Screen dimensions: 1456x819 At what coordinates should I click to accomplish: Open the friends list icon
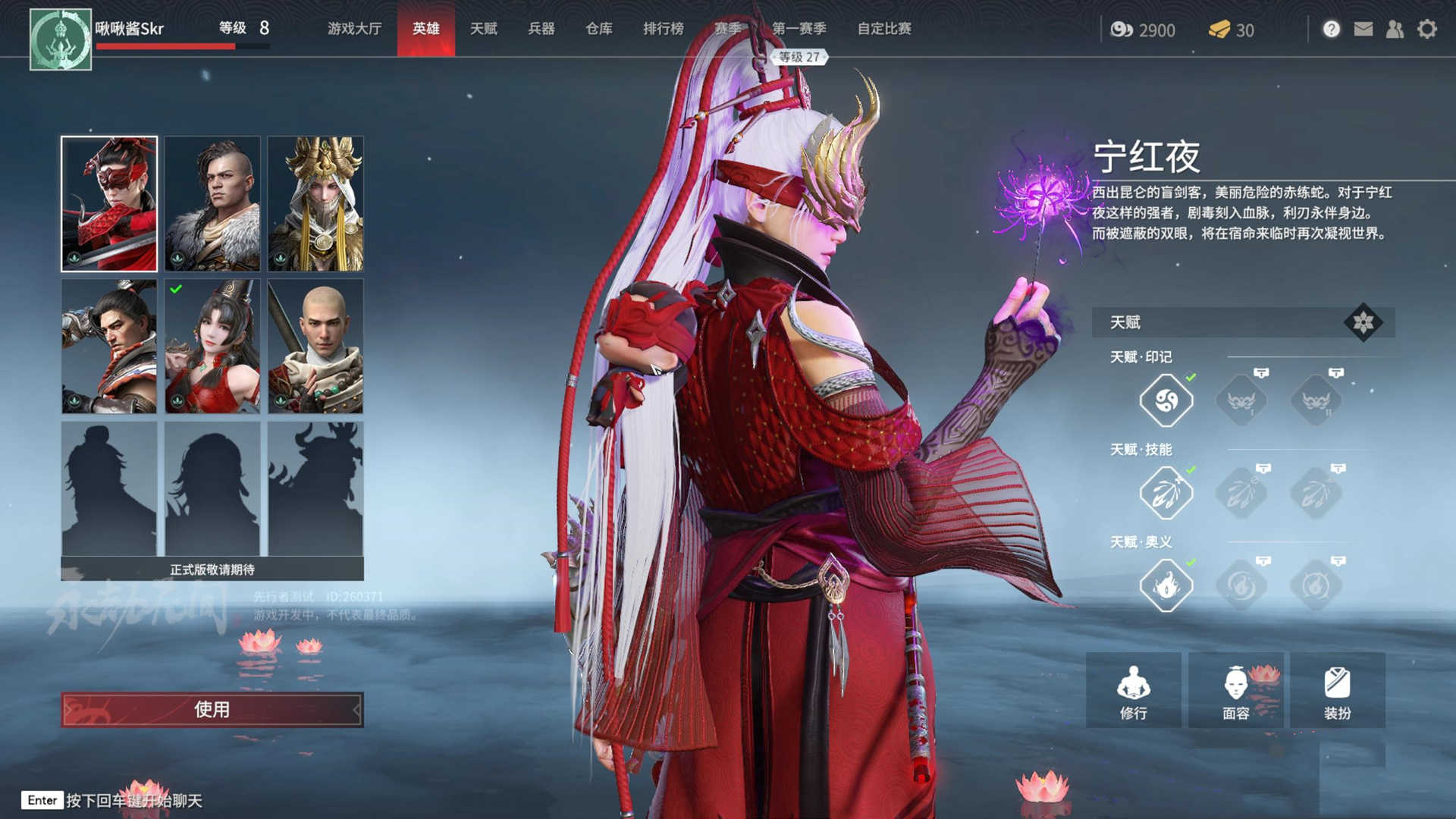tap(1394, 30)
